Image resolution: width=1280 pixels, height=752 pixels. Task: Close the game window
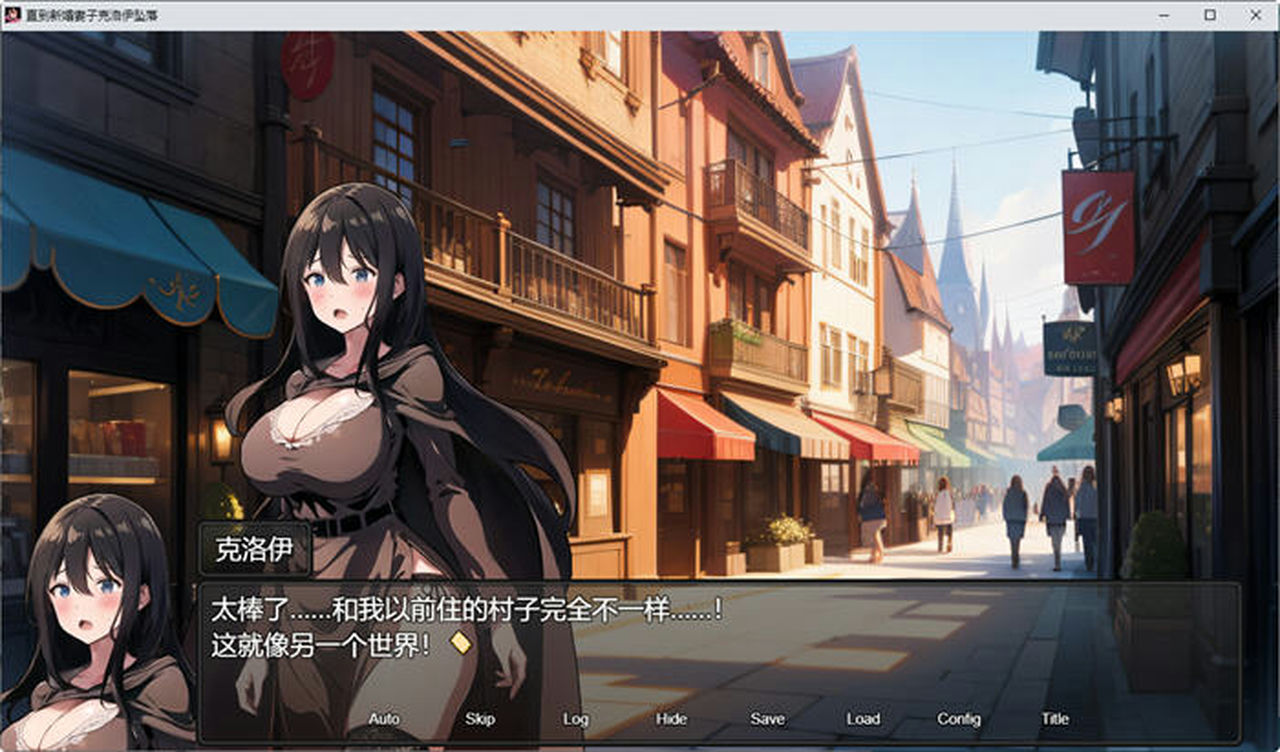point(1255,15)
